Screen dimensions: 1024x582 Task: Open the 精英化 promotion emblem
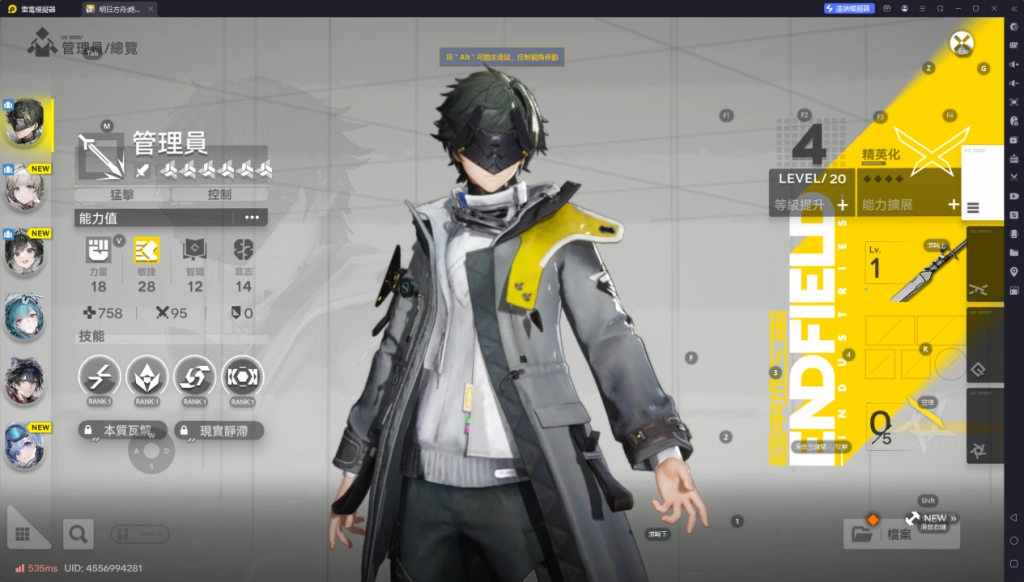coord(930,151)
